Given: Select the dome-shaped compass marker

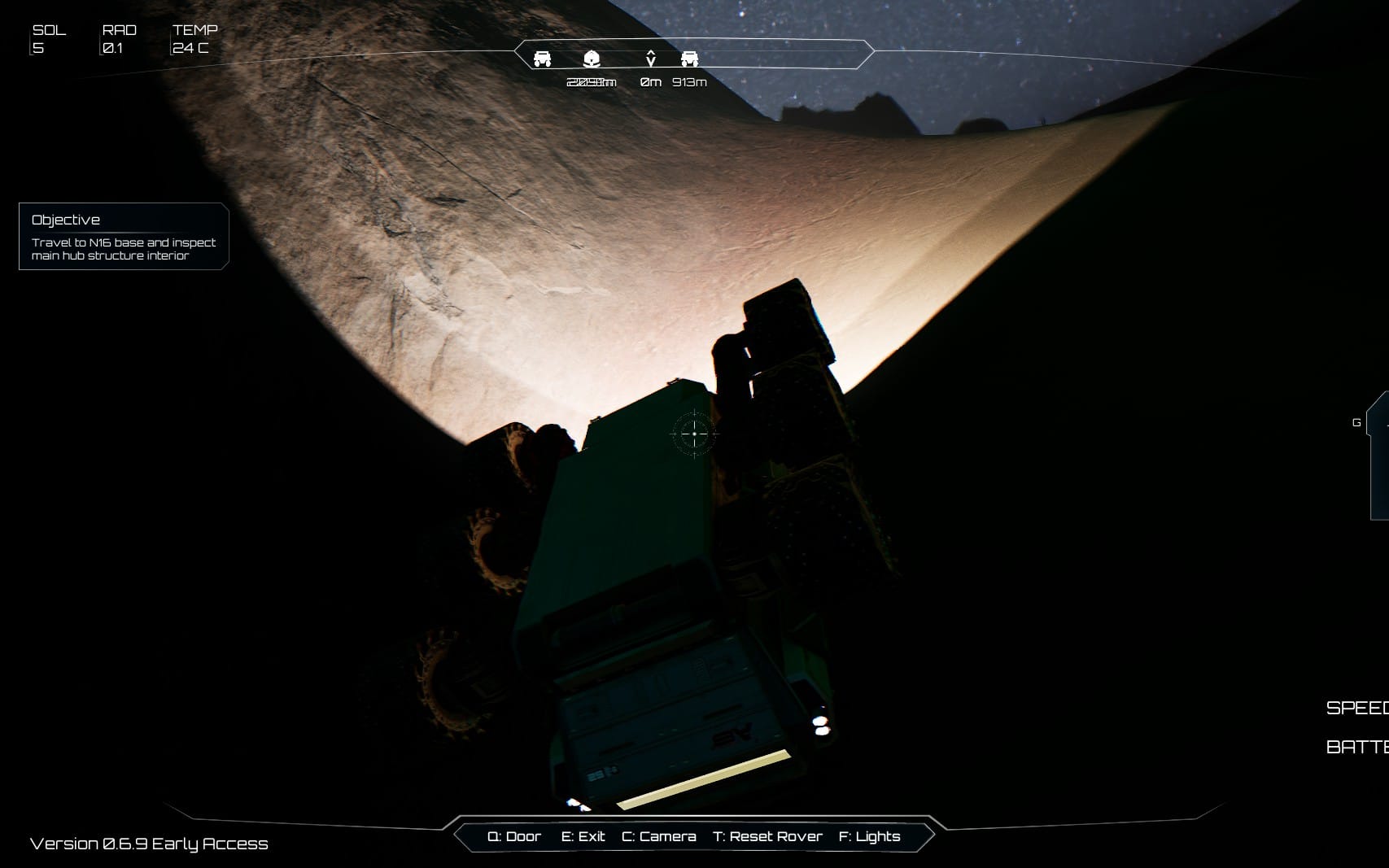Looking at the screenshot, I should pos(592,59).
